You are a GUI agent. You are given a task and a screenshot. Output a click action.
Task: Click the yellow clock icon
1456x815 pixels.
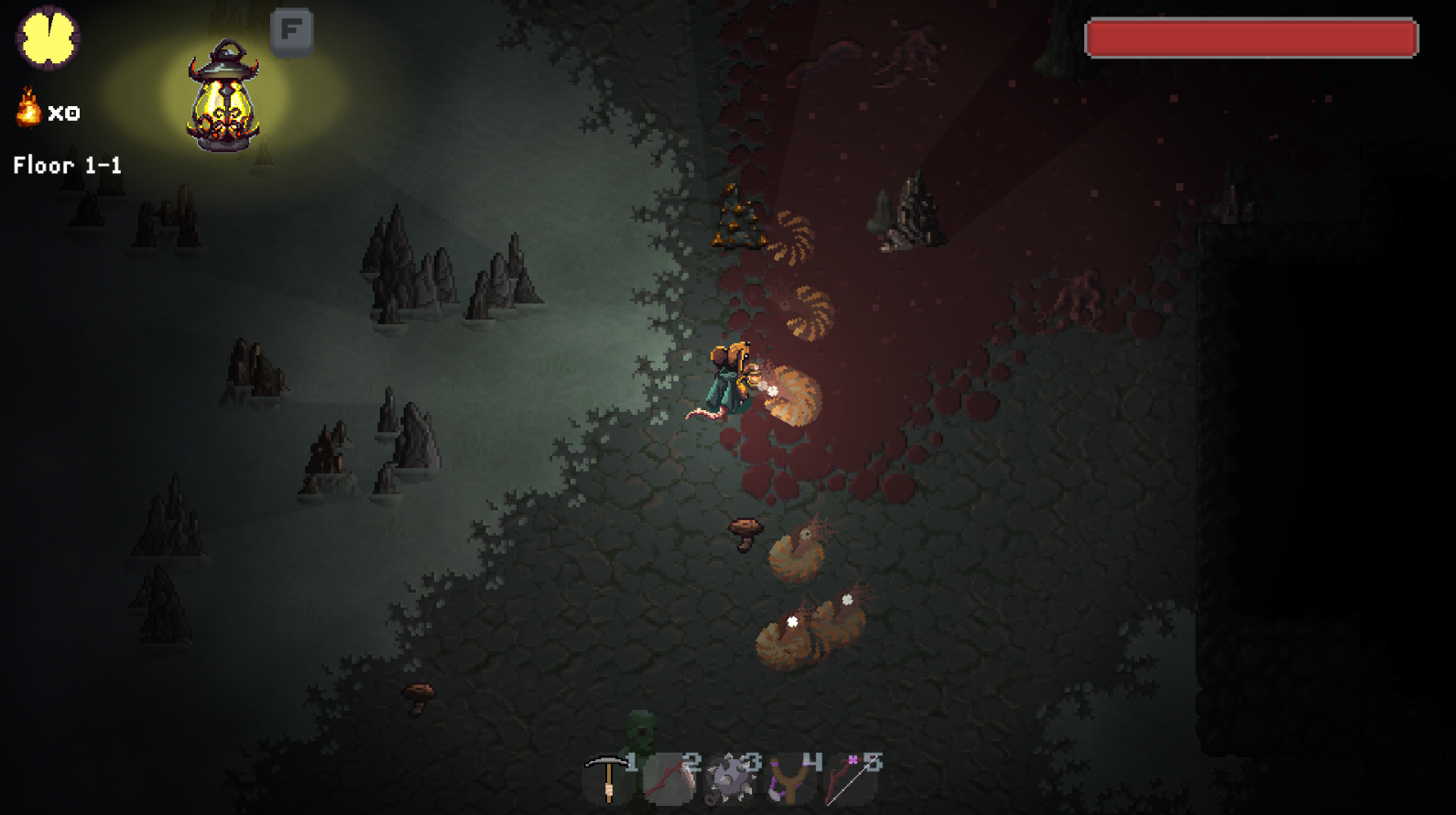(48, 38)
